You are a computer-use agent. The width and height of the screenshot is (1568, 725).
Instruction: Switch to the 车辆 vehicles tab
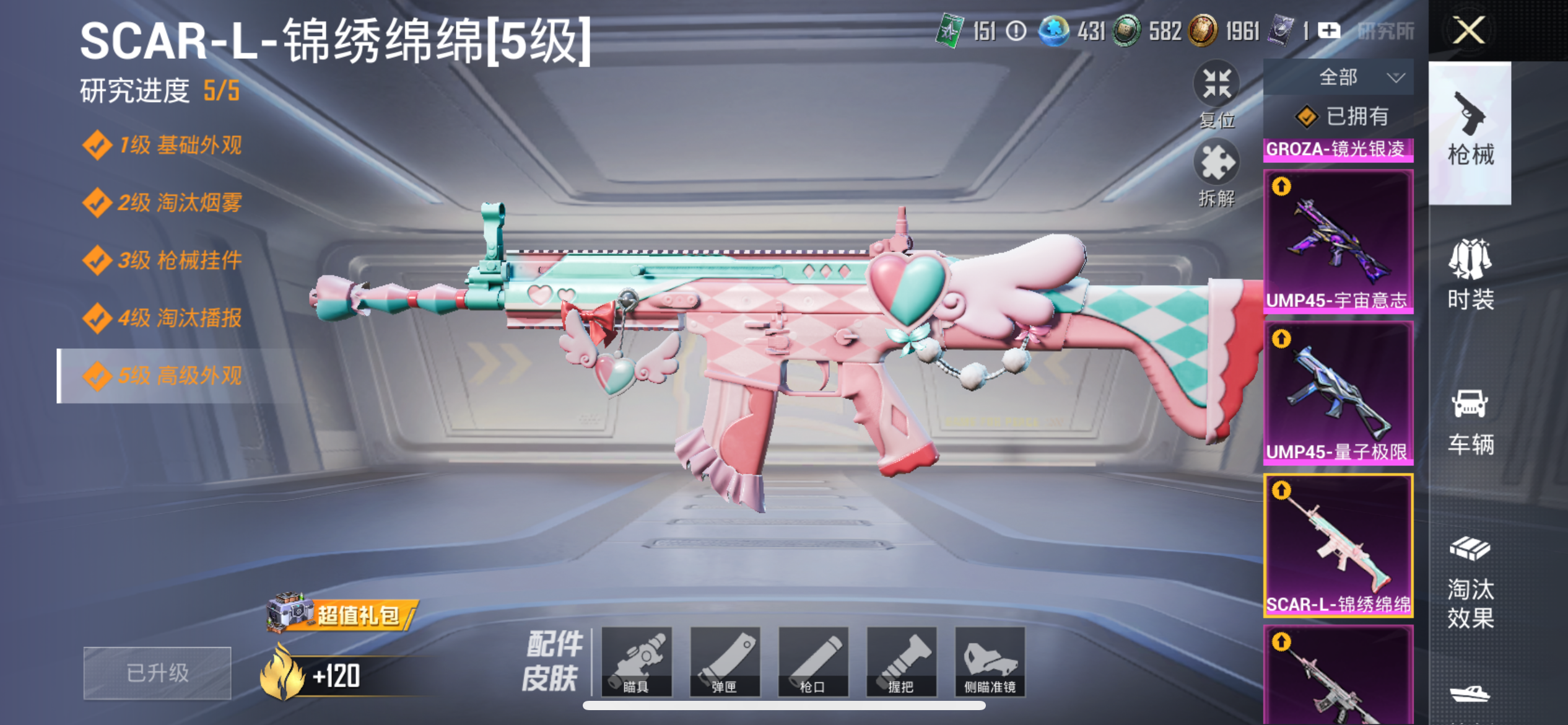(x=1470, y=421)
